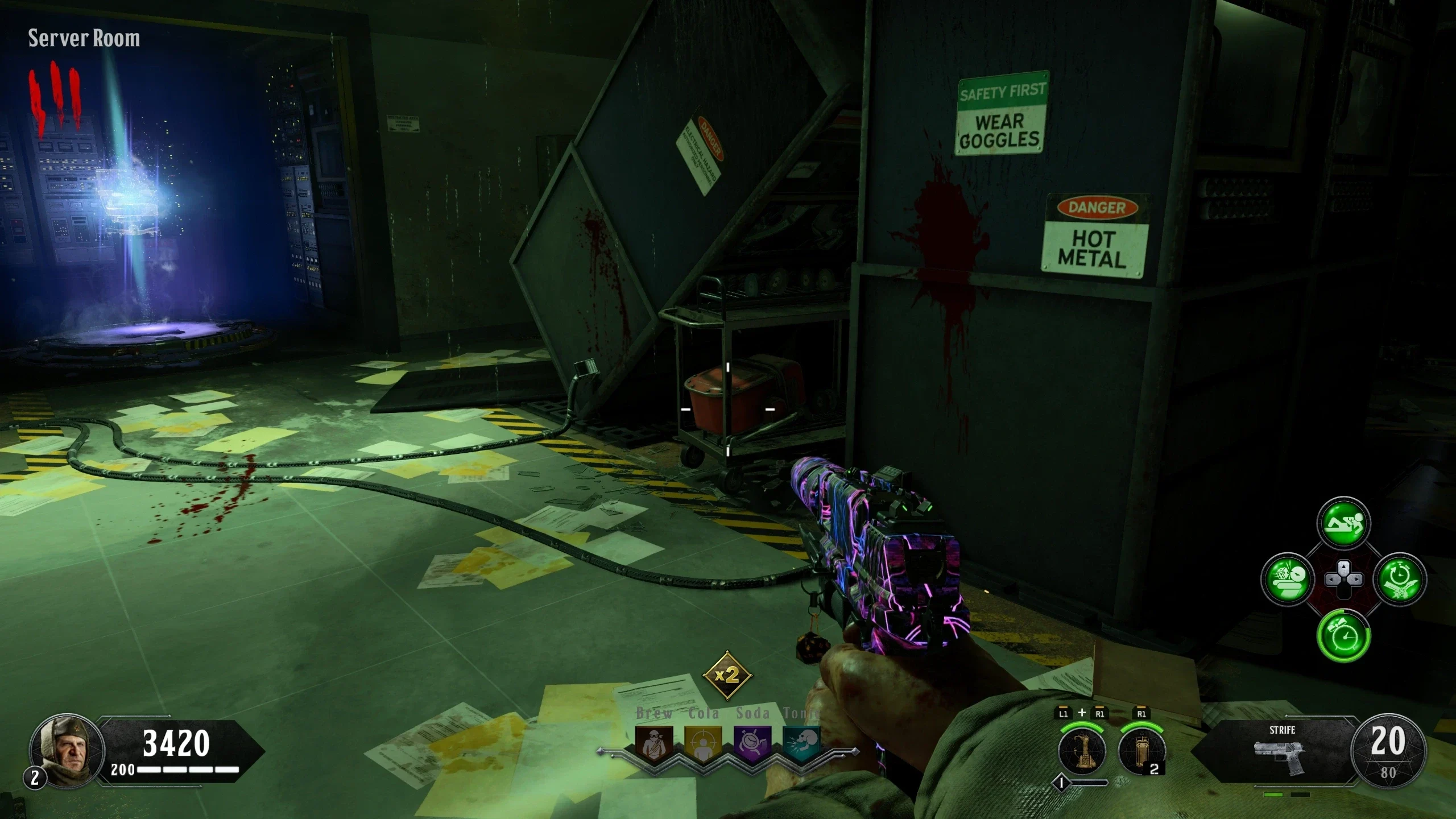Select the Tonic perk skull icon
This screenshot has width=1456, height=819.
(x=801, y=743)
